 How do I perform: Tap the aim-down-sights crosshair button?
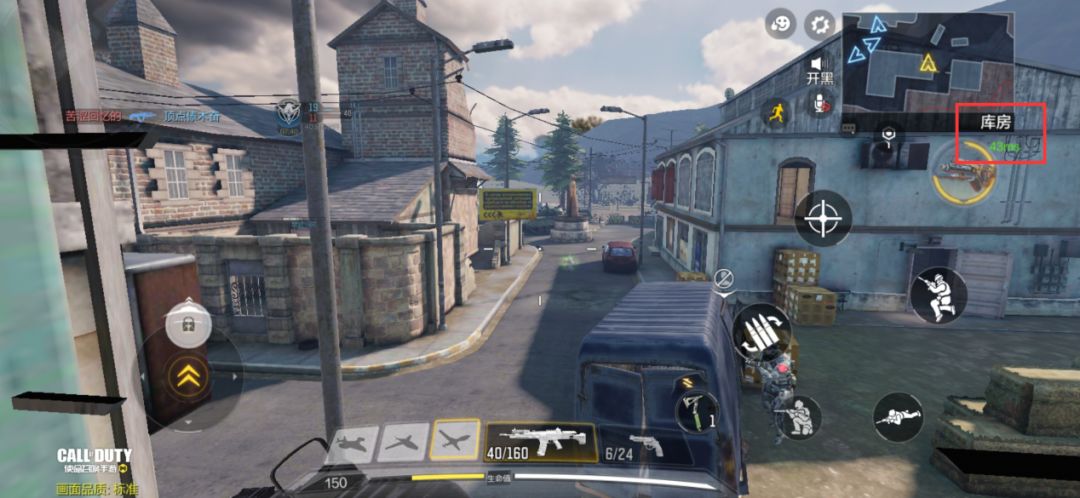click(823, 218)
